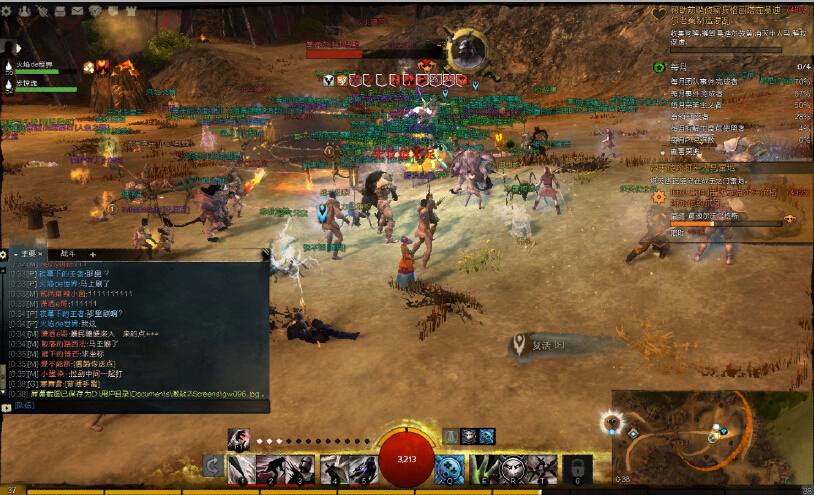
Task: Trigger weapon skill 3
Action: [301, 467]
